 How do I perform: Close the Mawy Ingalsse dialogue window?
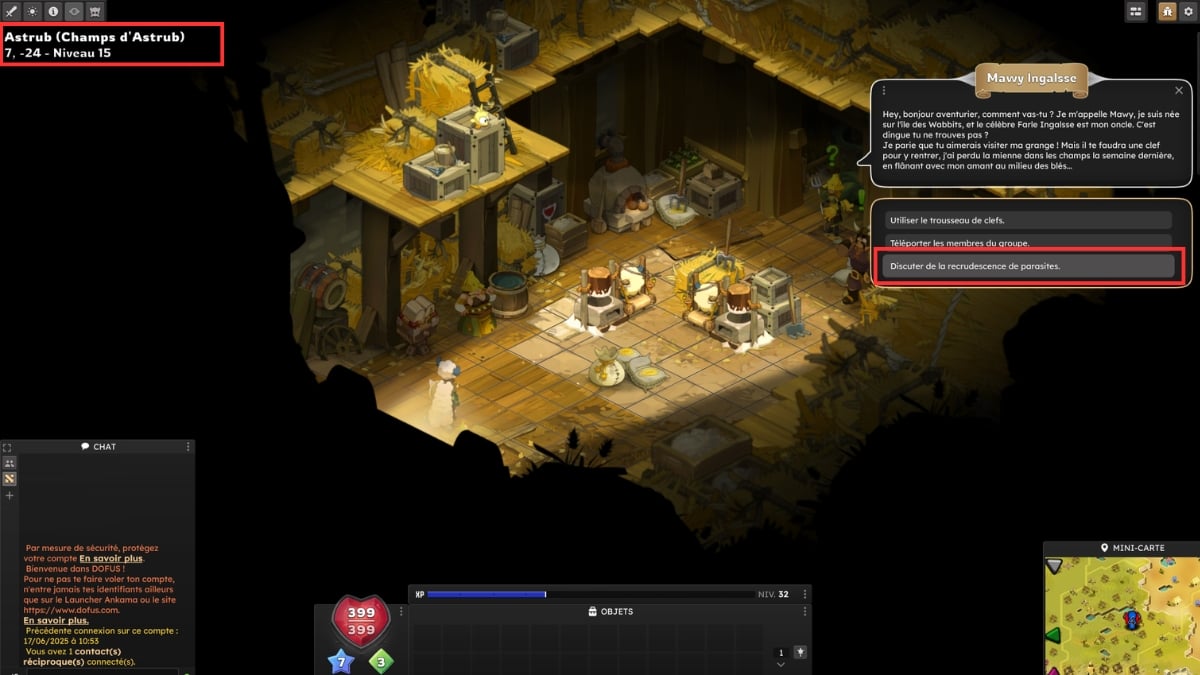pos(1179,90)
